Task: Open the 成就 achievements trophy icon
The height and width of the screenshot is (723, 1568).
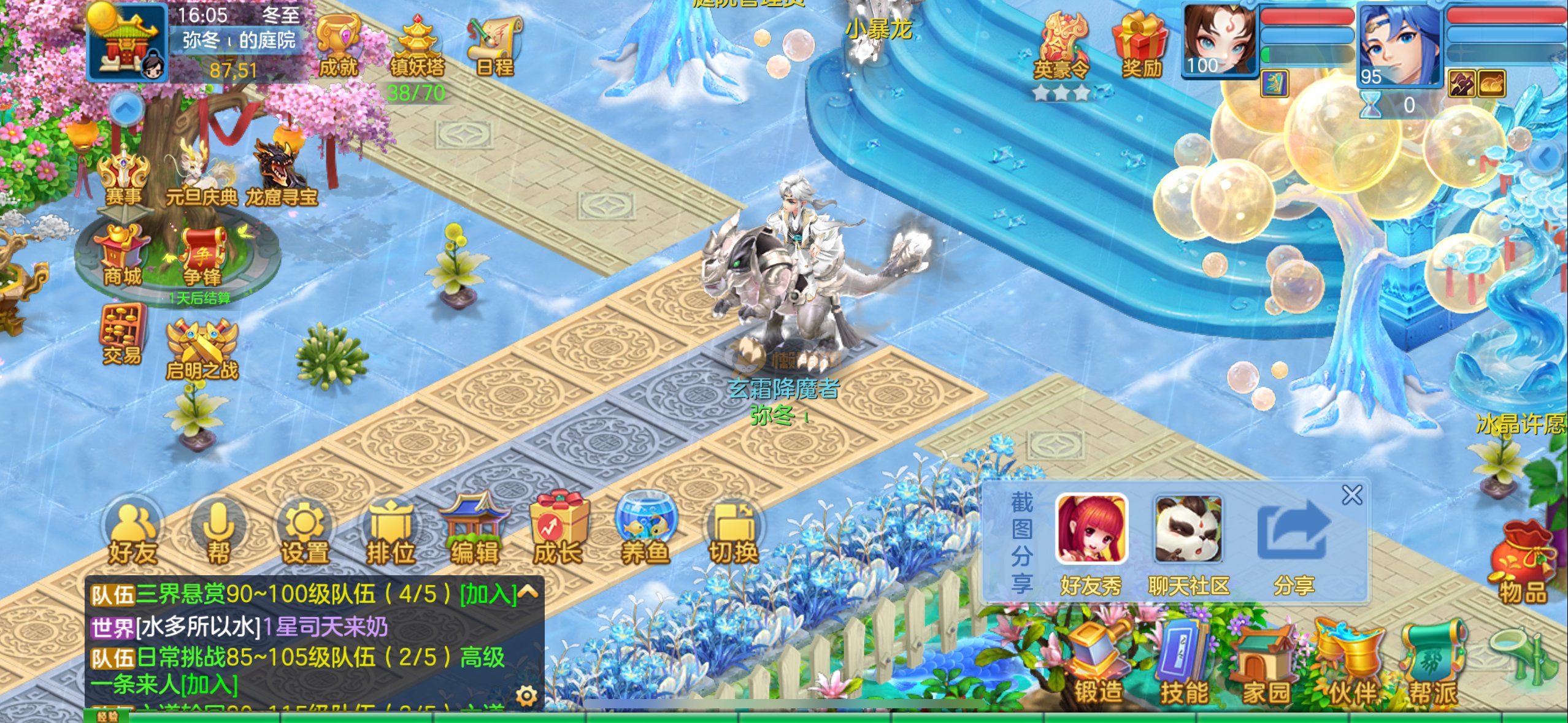Action: 338,47
